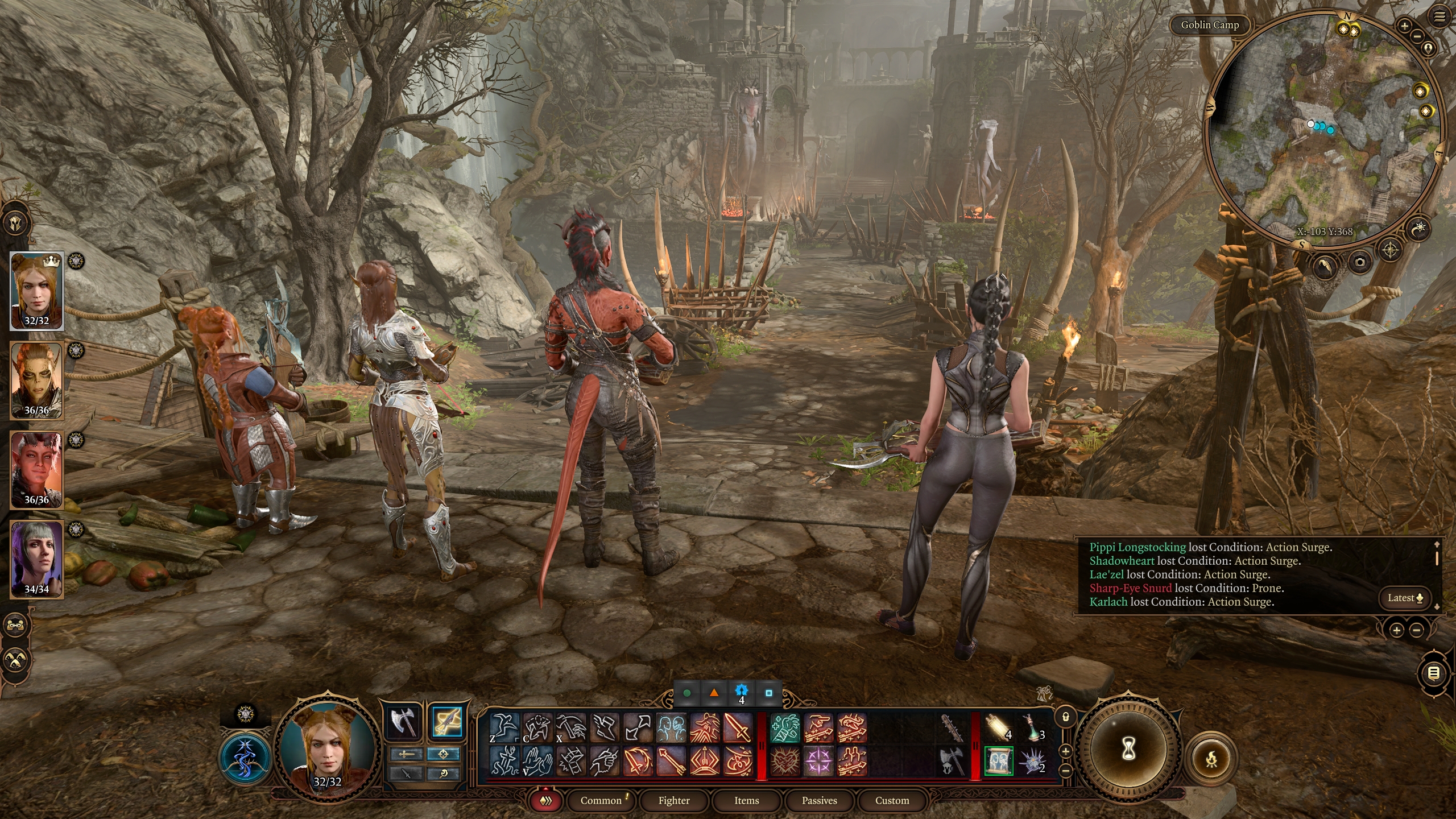Show the Passives tab
1456x819 pixels.
(x=819, y=800)
